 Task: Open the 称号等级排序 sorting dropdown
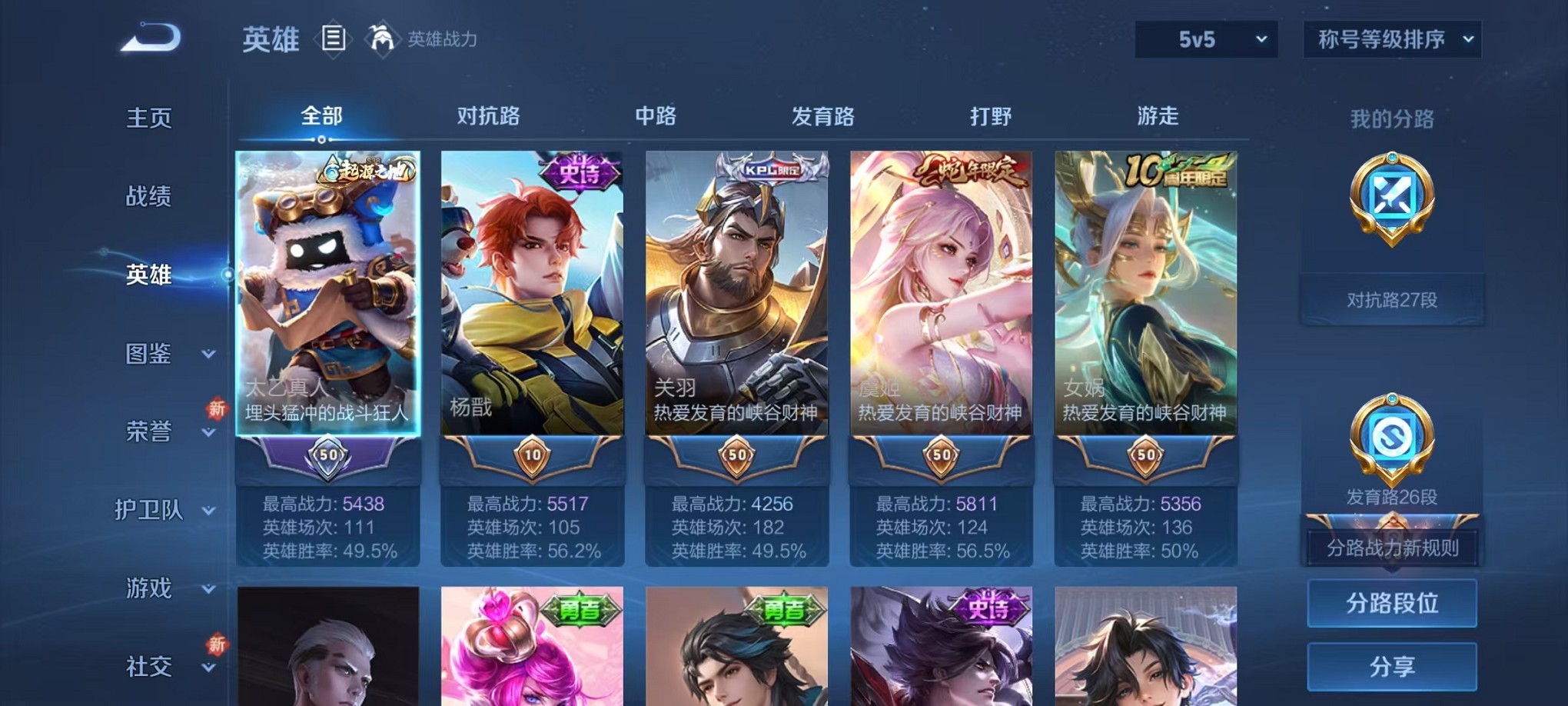pos(1391,37)
